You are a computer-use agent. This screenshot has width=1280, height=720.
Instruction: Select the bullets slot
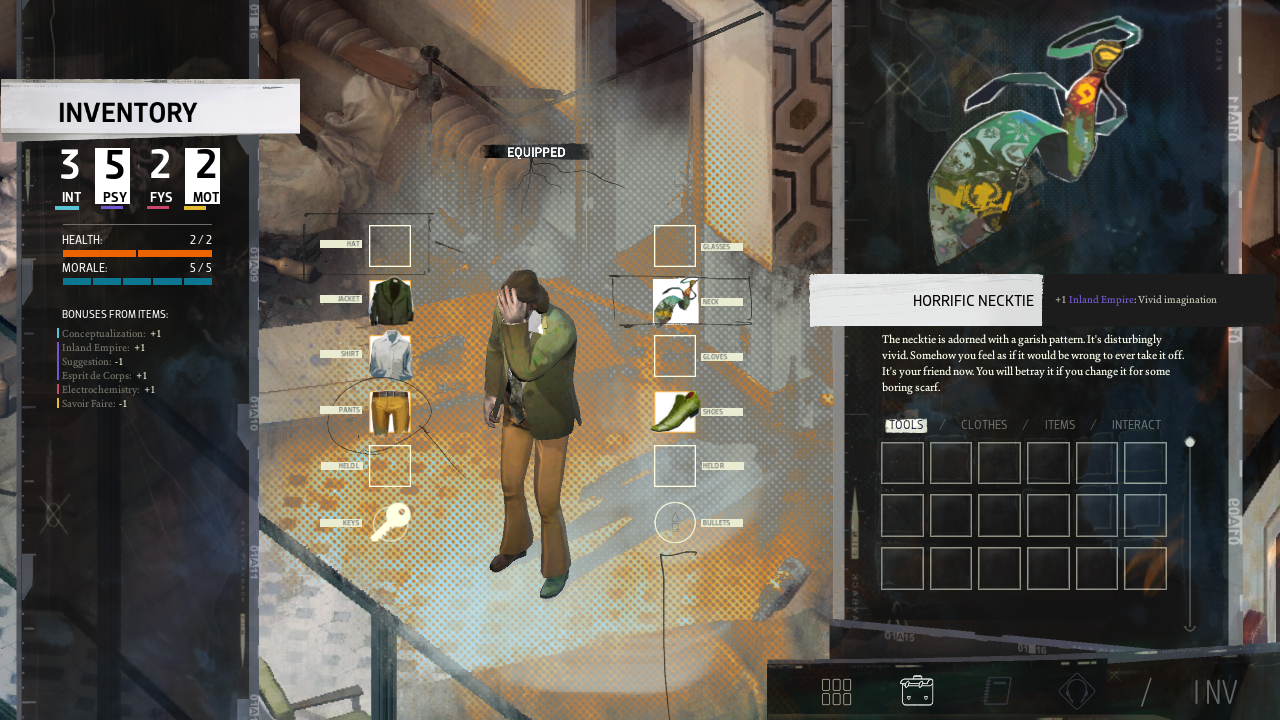(x=675, y=522)
